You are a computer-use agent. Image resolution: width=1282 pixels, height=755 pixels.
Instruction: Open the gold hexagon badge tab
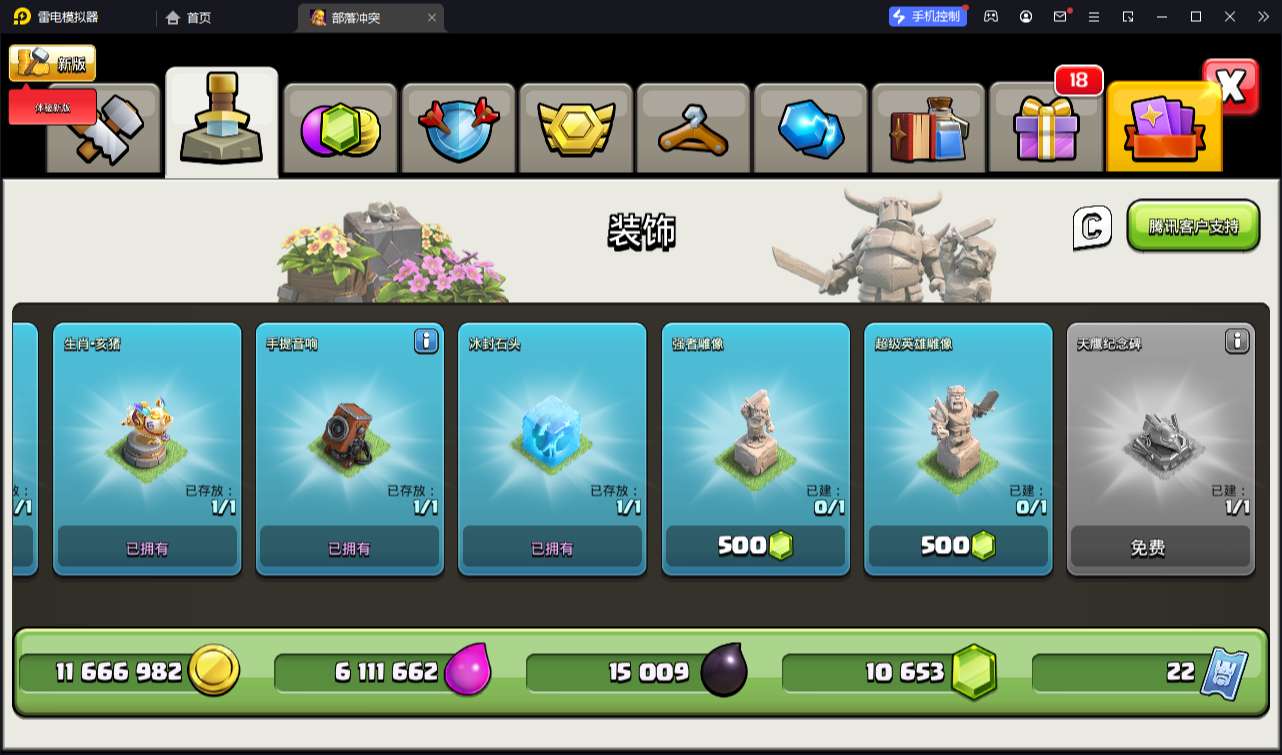pos(575,130)
